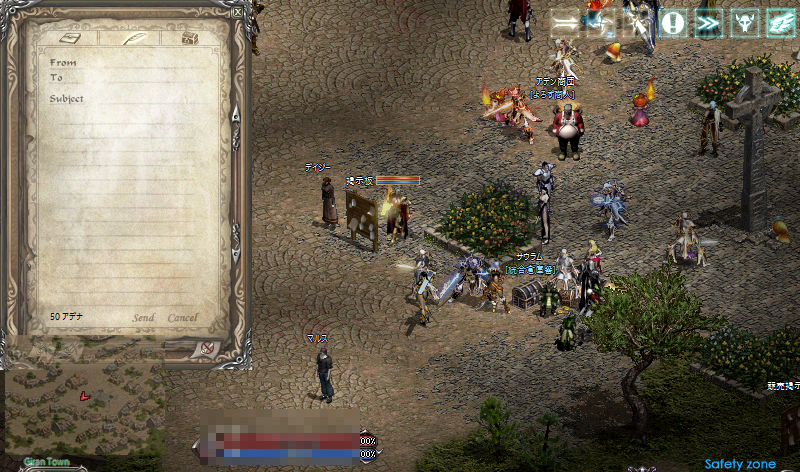This screenshot has height=472, width=800.
Task: Cancel the letter
Action: click(x=182, y=318)
